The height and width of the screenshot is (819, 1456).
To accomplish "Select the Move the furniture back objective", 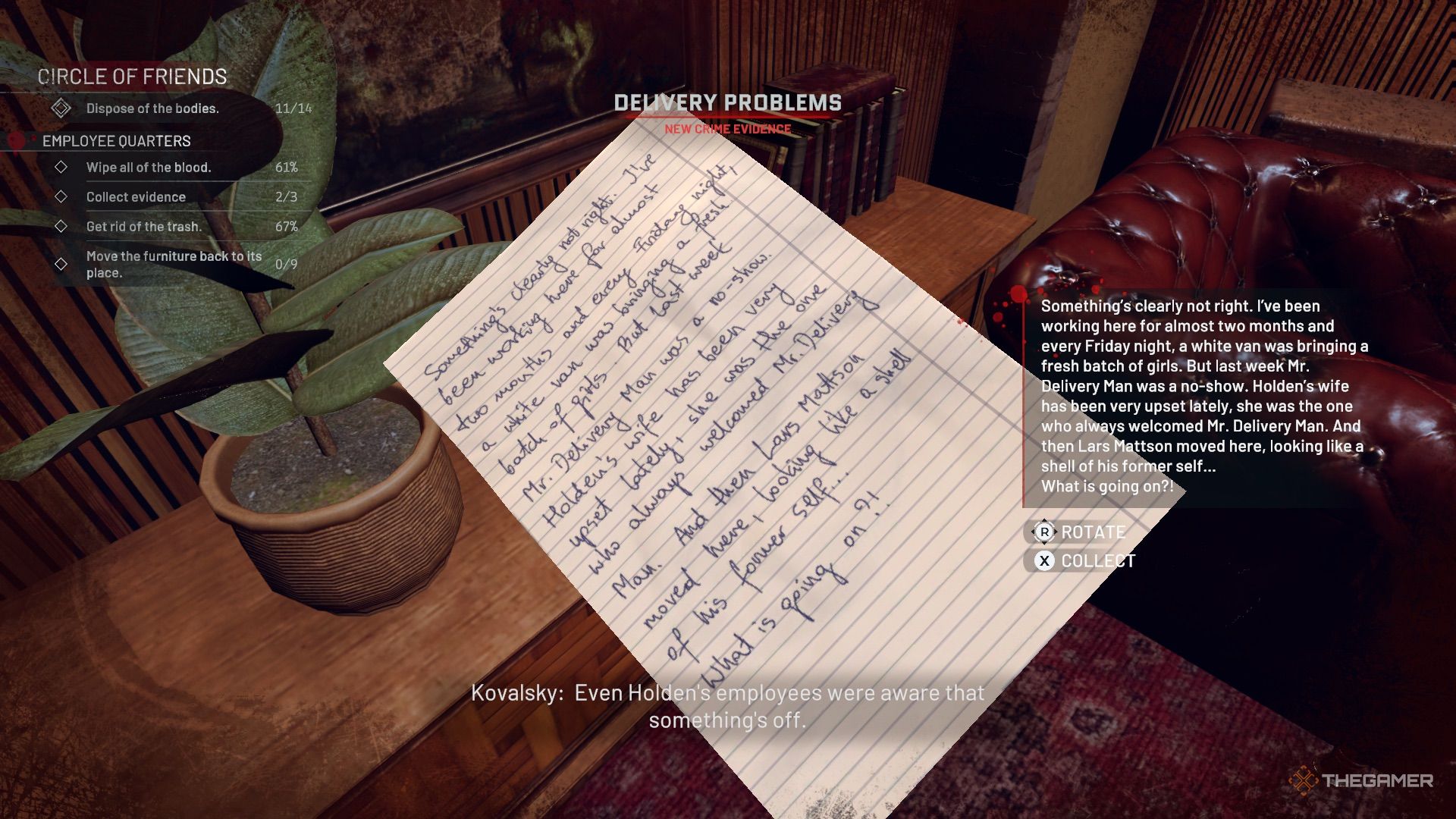I will pyautogui.click(x=174, y=264).
